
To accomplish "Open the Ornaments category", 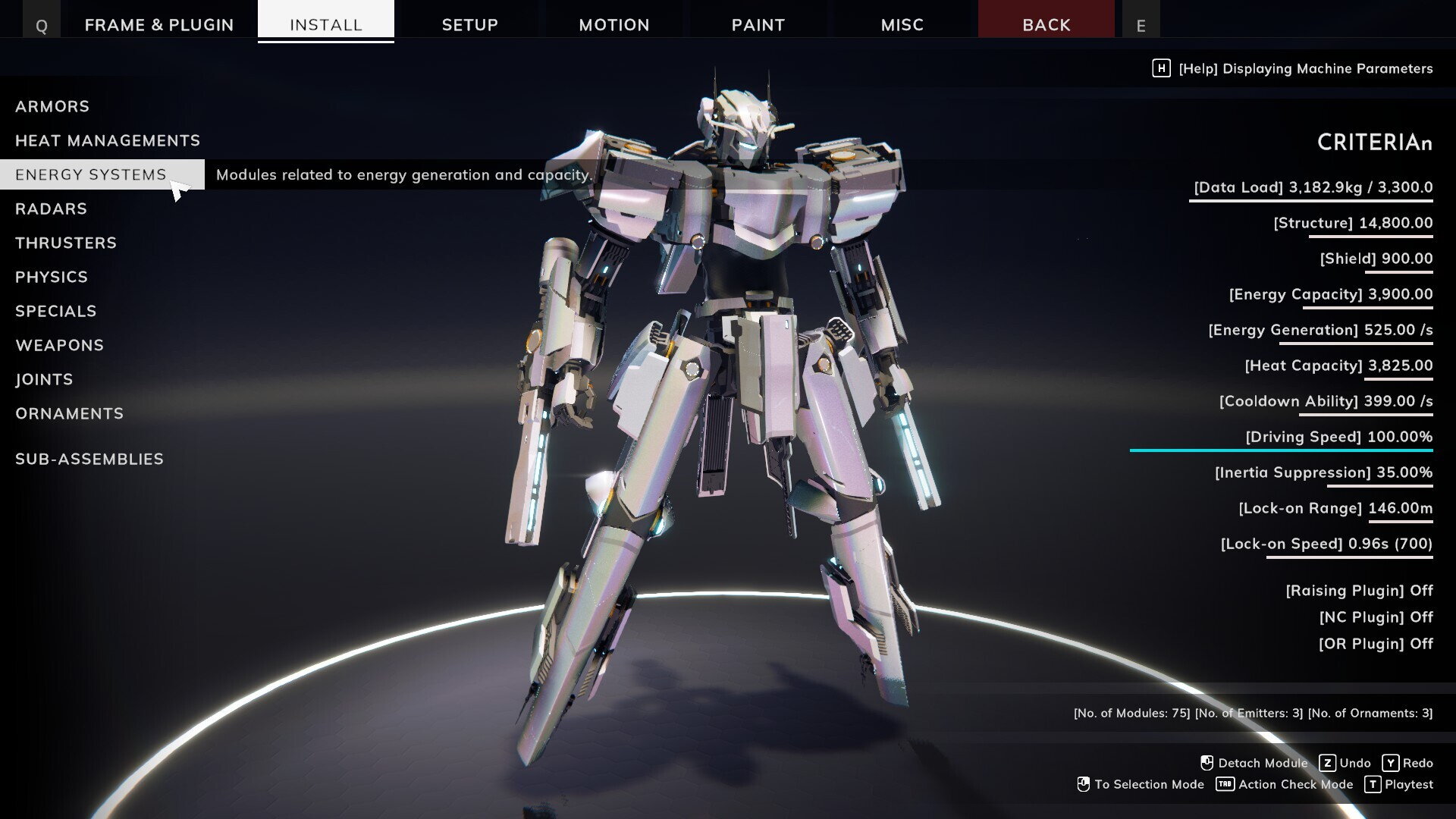I will tap(70, 413).
